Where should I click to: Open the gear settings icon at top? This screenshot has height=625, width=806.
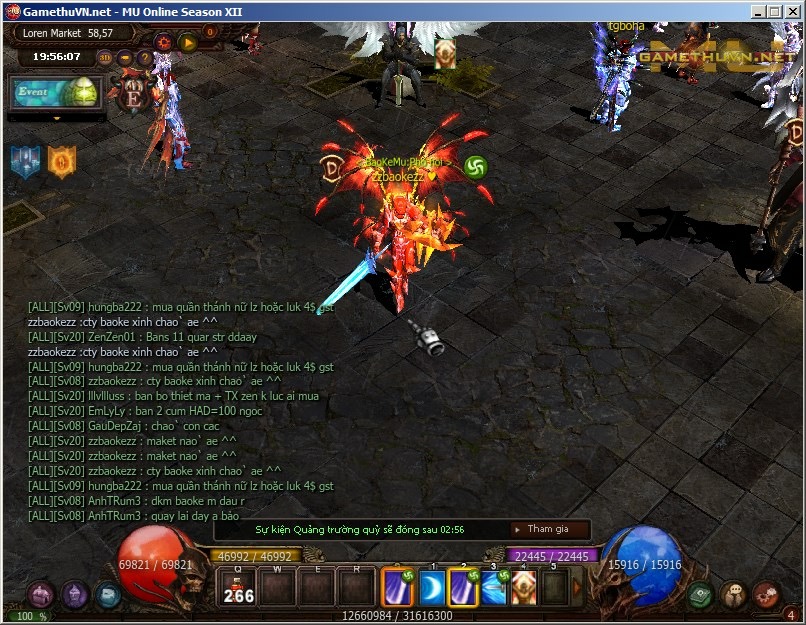tap(163, 42)
